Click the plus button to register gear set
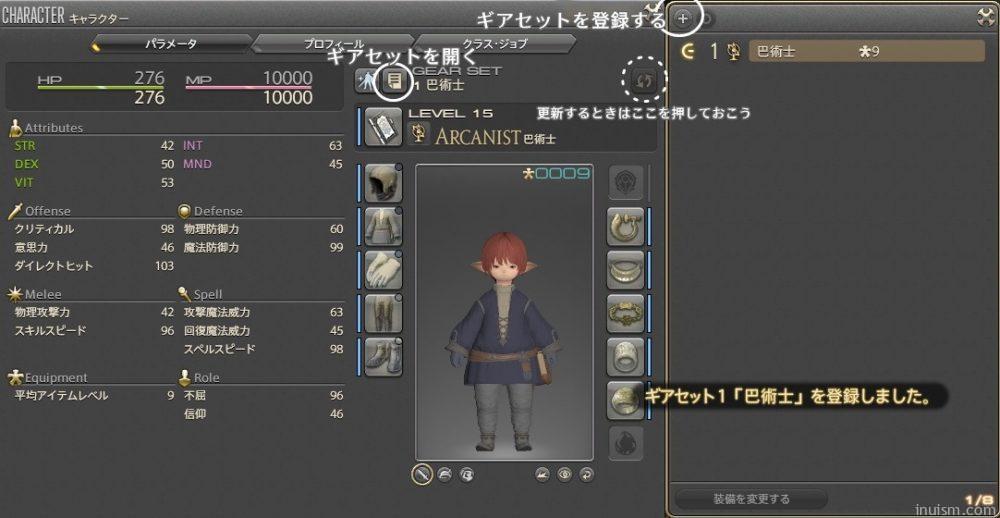 pyautogui.click(x=683, y=17)
